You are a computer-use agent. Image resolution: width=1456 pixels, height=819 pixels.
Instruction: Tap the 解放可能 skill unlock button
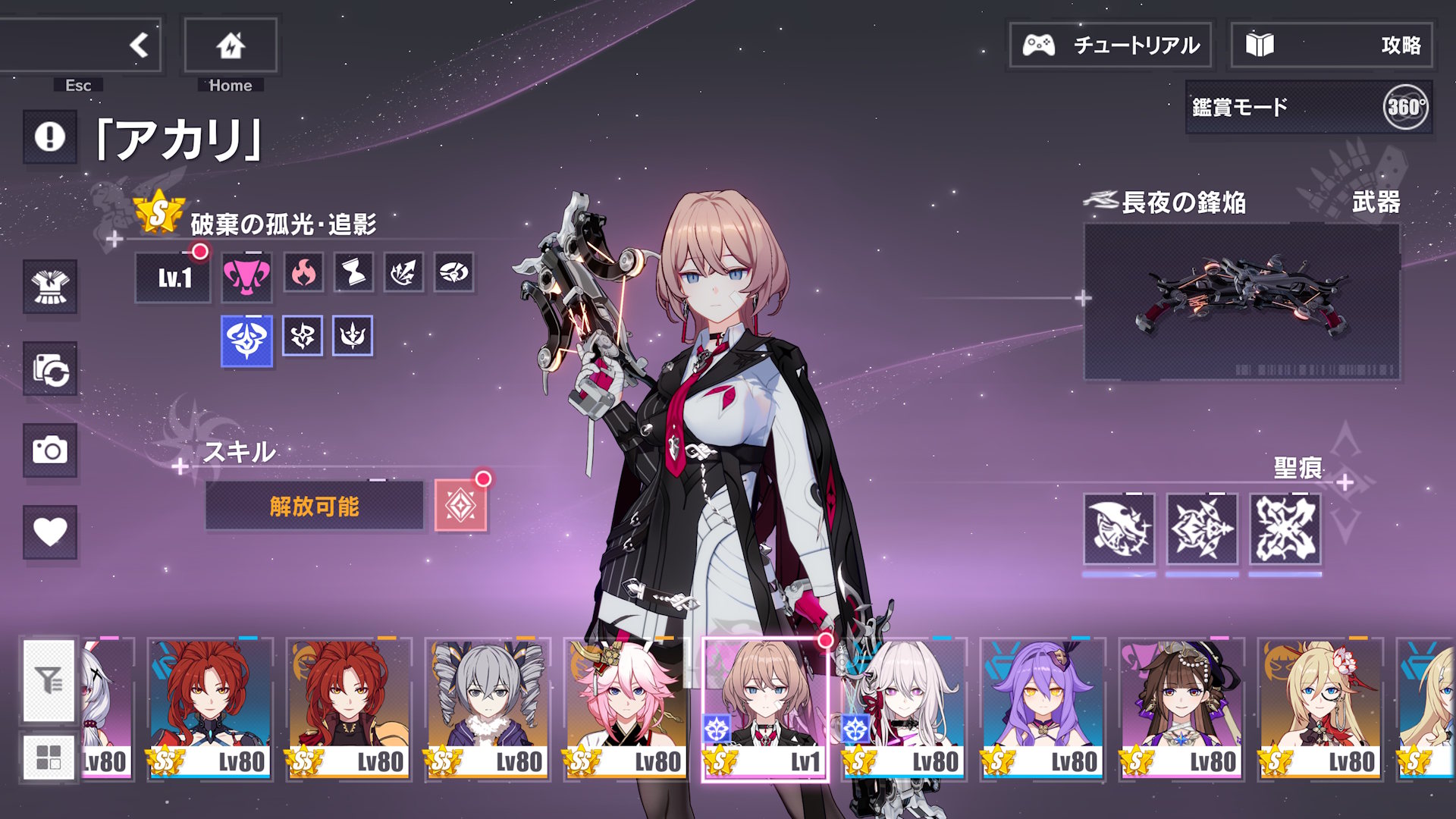(x=314, y=506)
